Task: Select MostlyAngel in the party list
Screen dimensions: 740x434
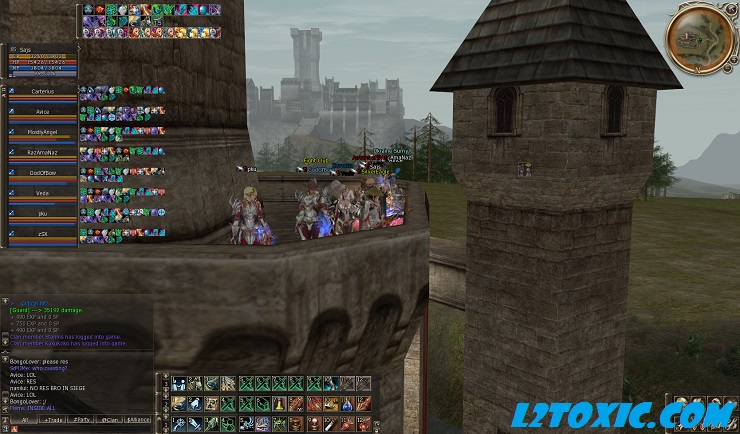Action: click(42, 132)
